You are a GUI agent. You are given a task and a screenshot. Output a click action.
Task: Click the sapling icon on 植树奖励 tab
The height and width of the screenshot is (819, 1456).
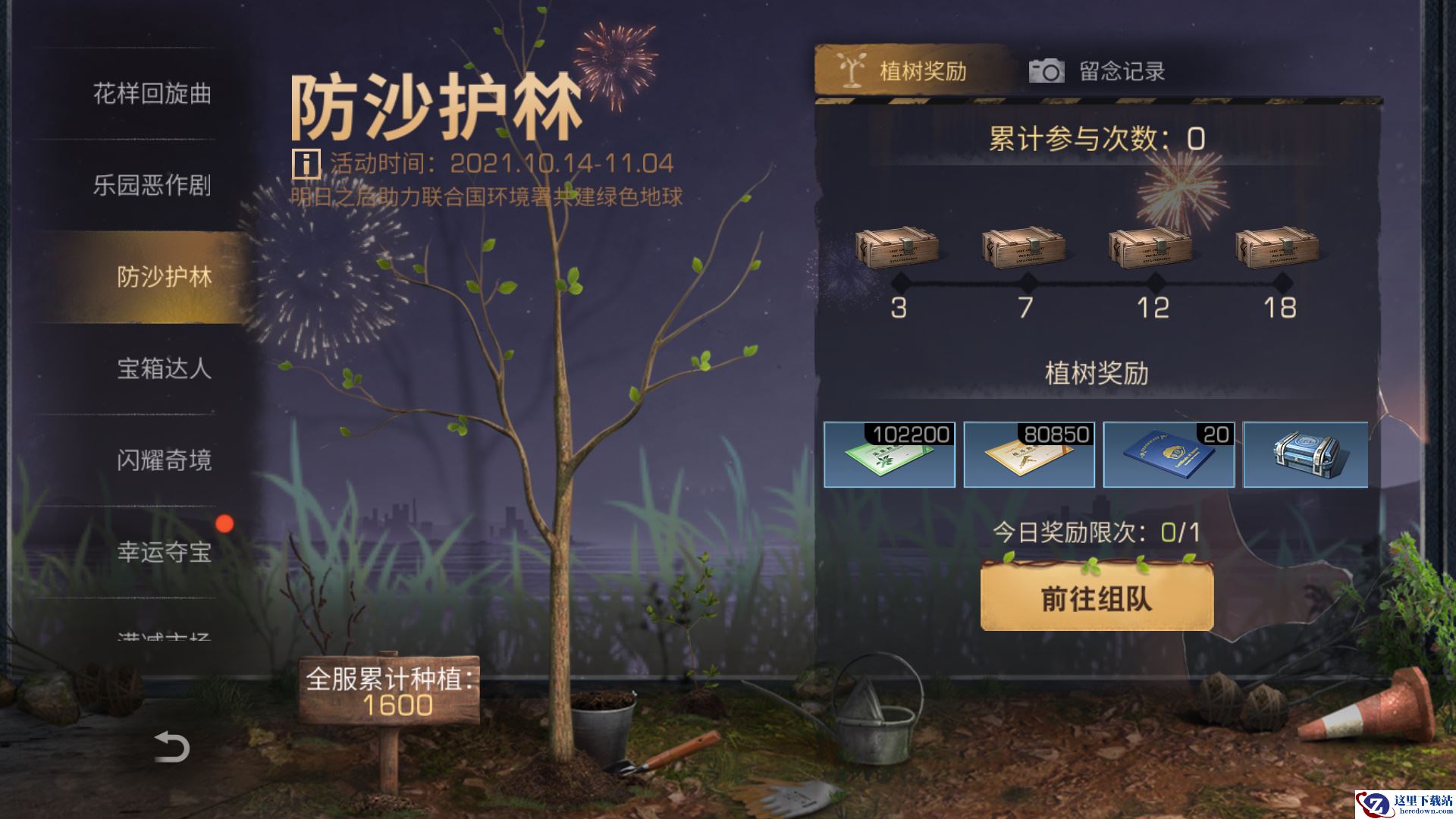coord(852,71)
